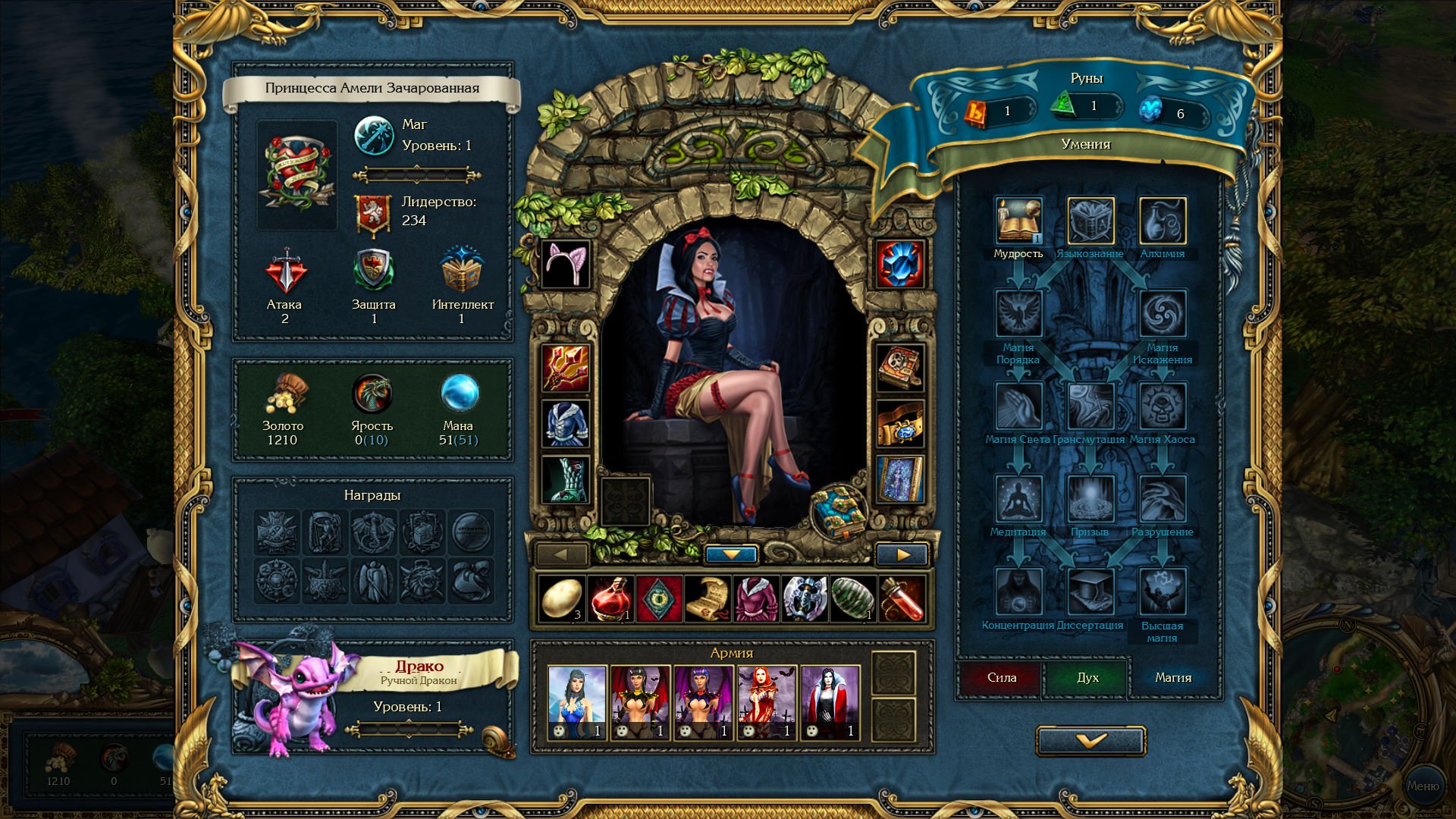
Task: Pick the Медитация skill icon
Action: [x=1018, y=499]
